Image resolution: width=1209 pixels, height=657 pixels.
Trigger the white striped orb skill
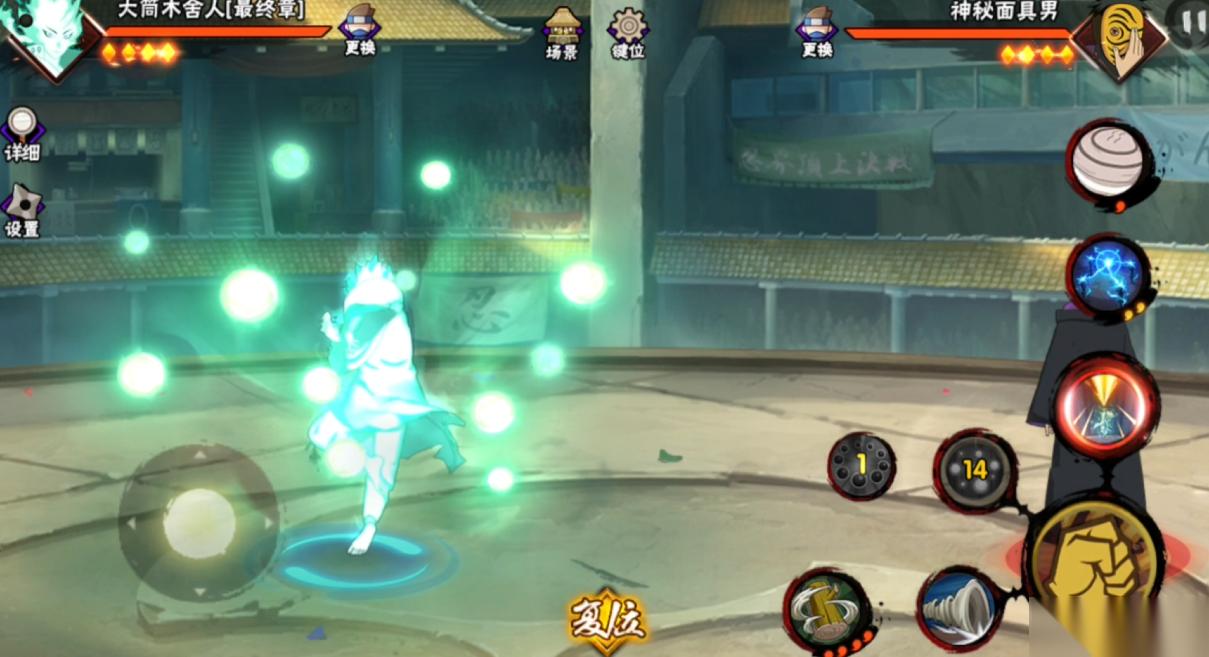click(1107, 160)
